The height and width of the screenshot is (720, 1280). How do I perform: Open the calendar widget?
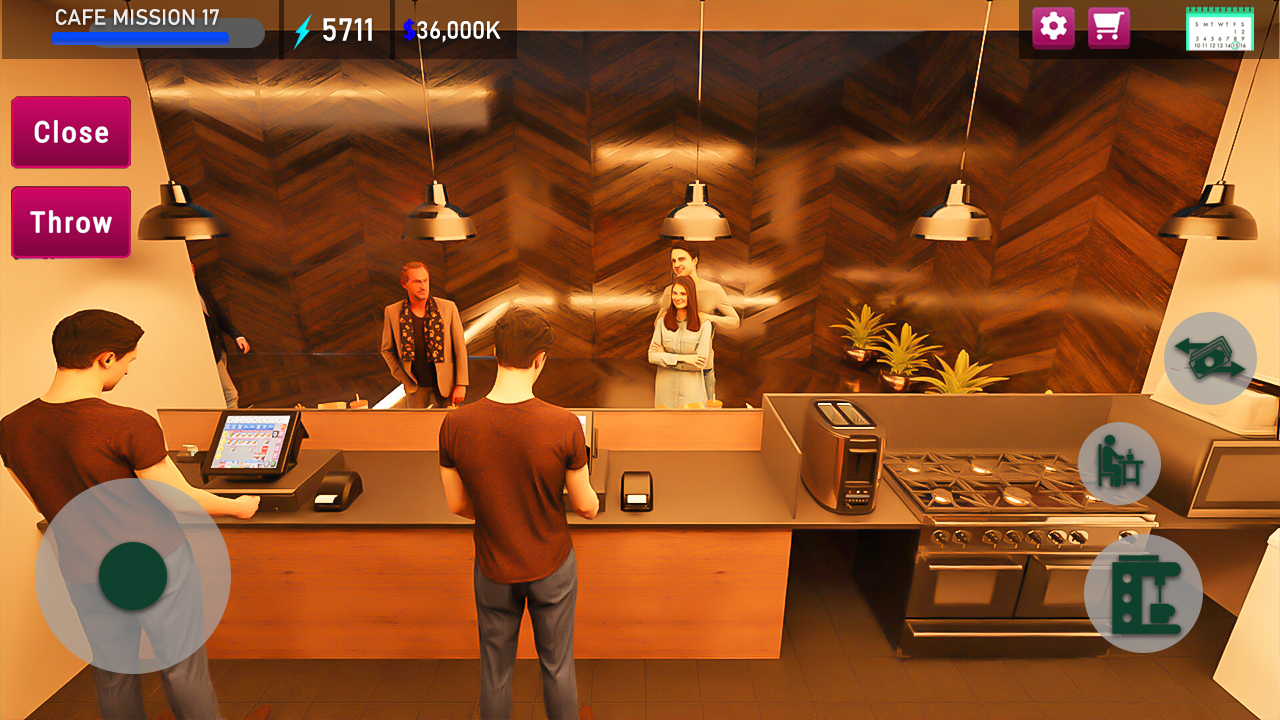click(x=1222, y=30)
